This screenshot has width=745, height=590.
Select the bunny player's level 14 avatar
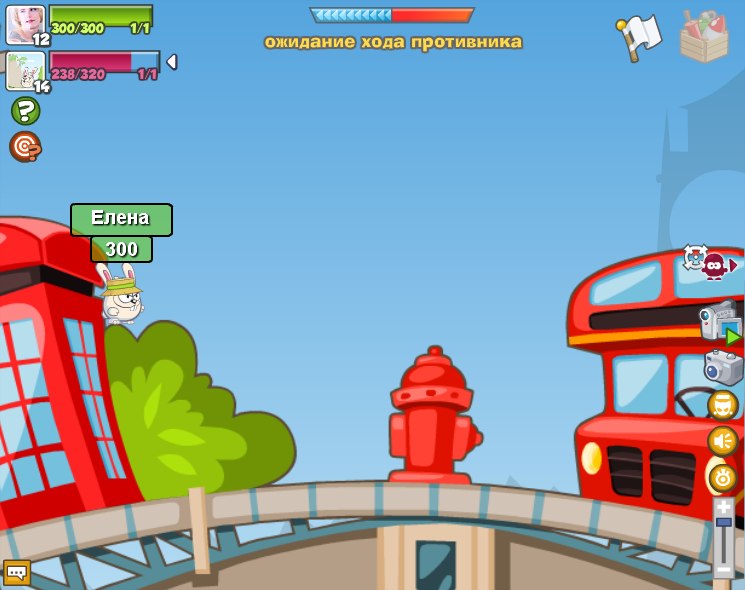(25, 71)
